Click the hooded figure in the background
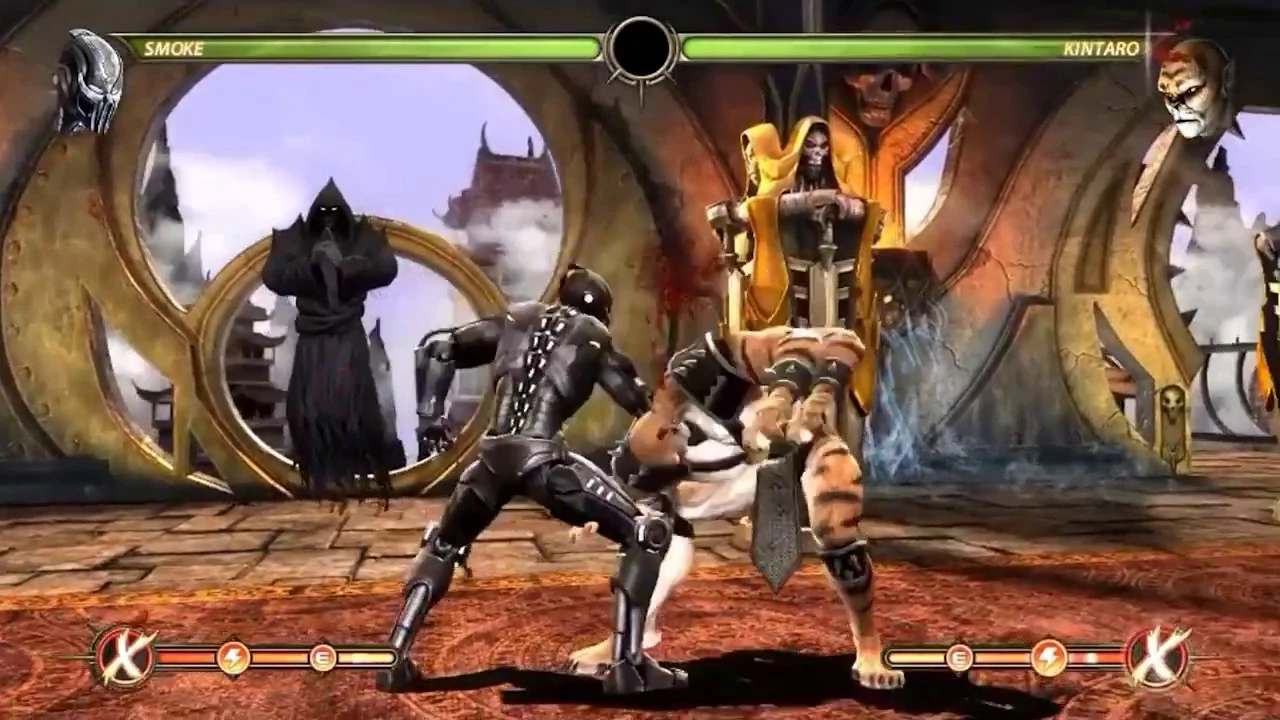 pyautogui.click(x=330, y=300)
